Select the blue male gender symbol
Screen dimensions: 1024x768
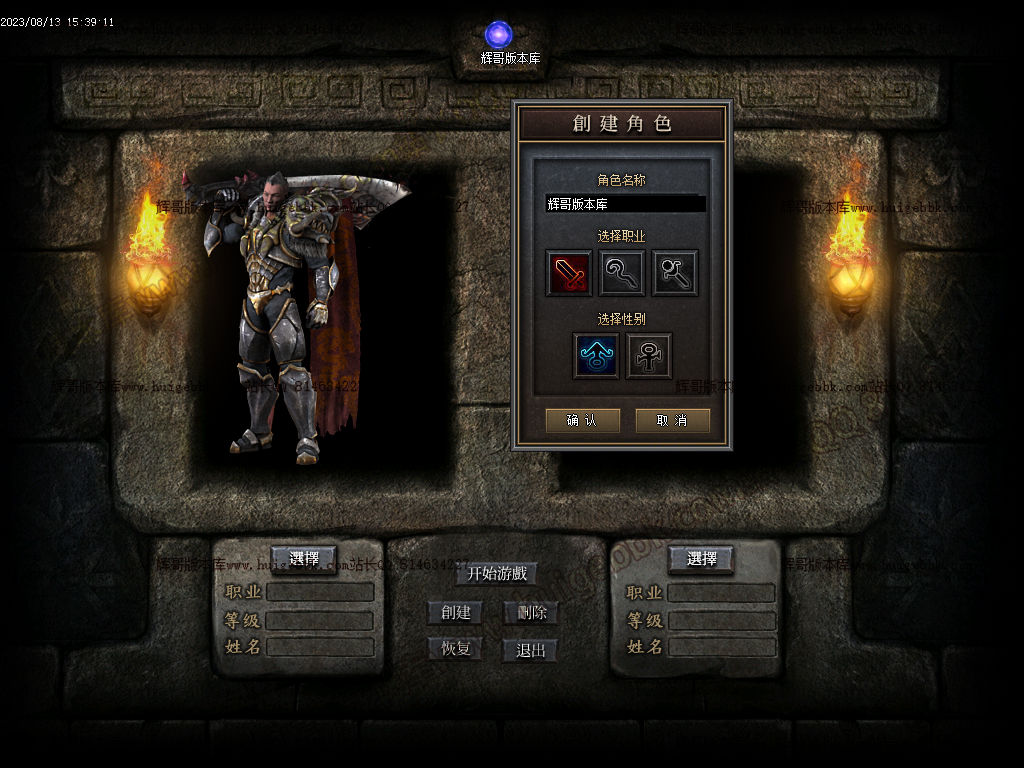[596, 356]
